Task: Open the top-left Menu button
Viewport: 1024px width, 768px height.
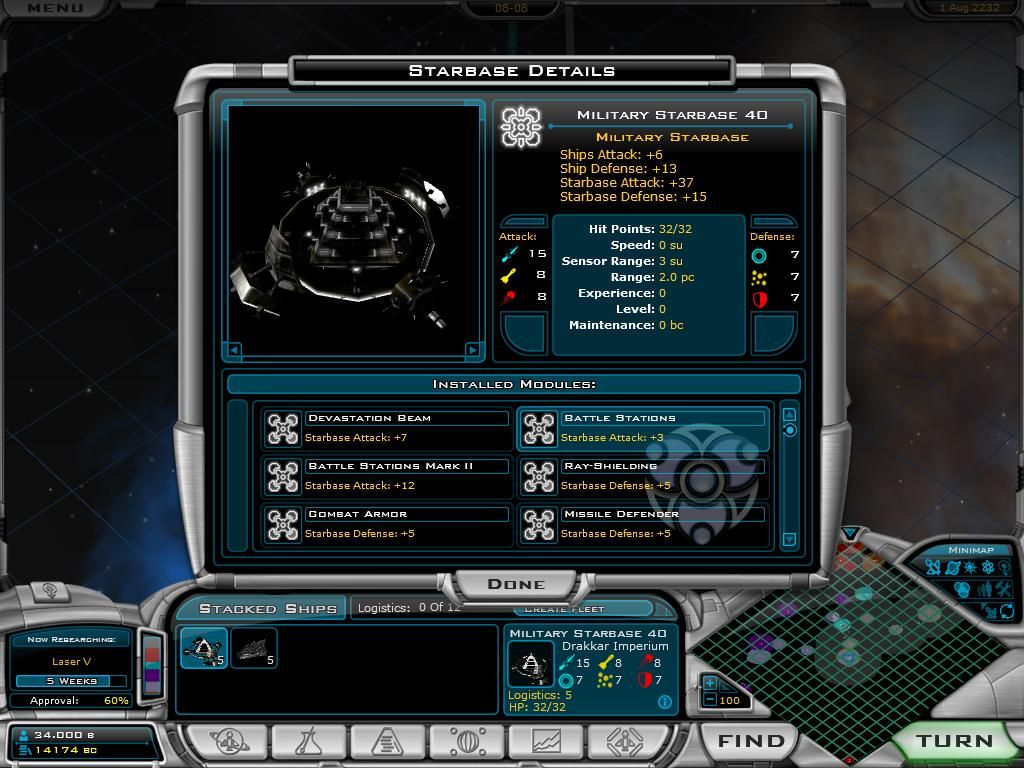Action: pyautogui.click(x=55, y=8)
